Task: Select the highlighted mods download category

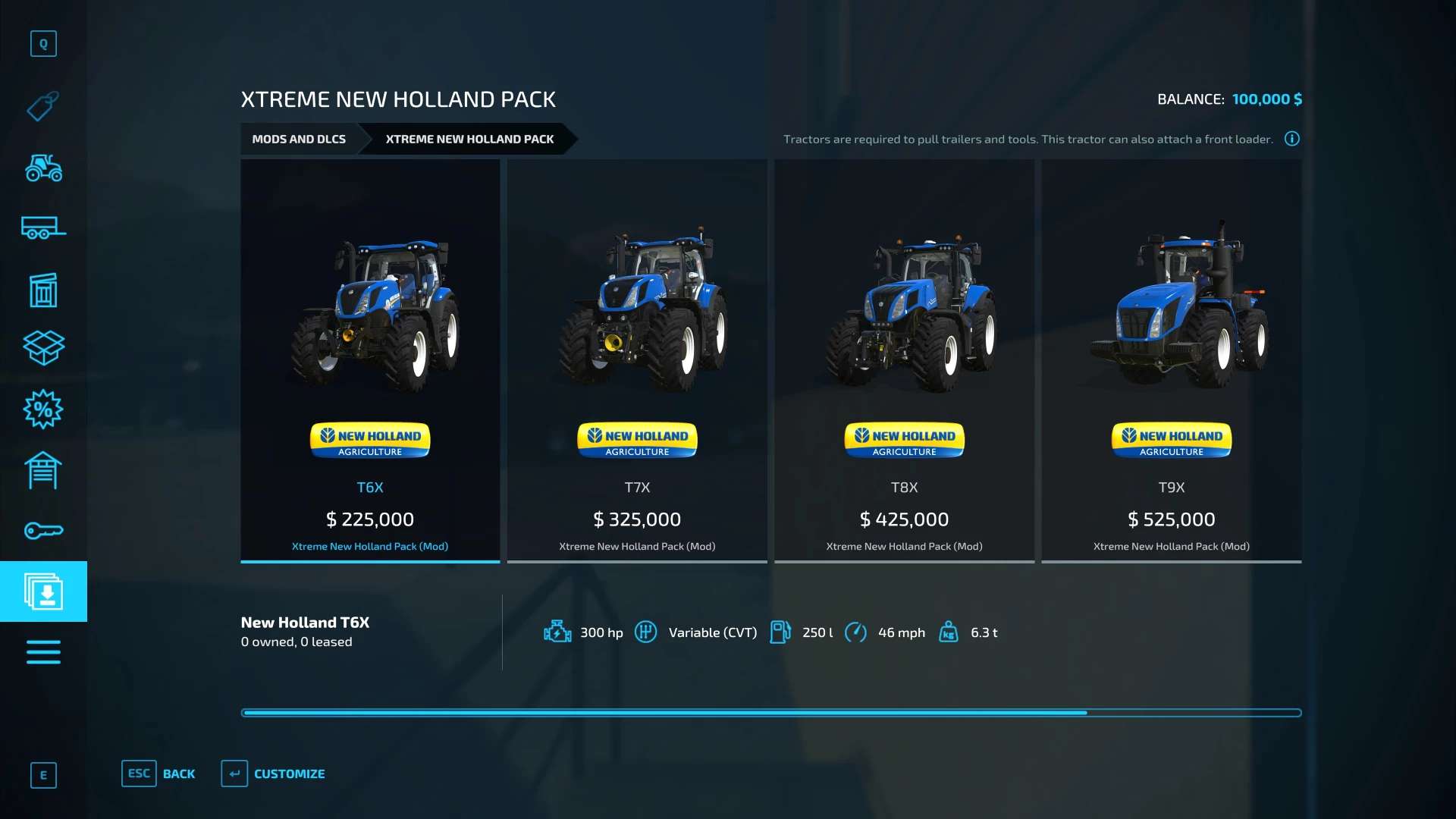Action: tap(43, 591)
